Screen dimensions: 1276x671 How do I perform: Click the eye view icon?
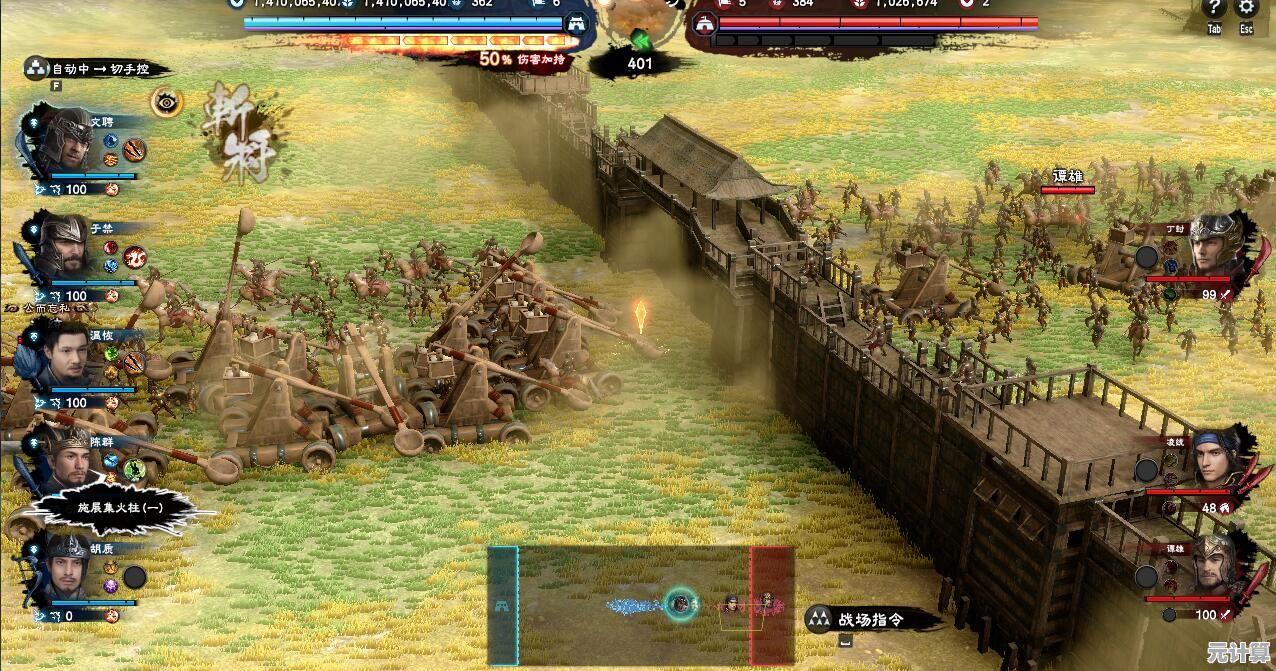click(x=166, y=102)
